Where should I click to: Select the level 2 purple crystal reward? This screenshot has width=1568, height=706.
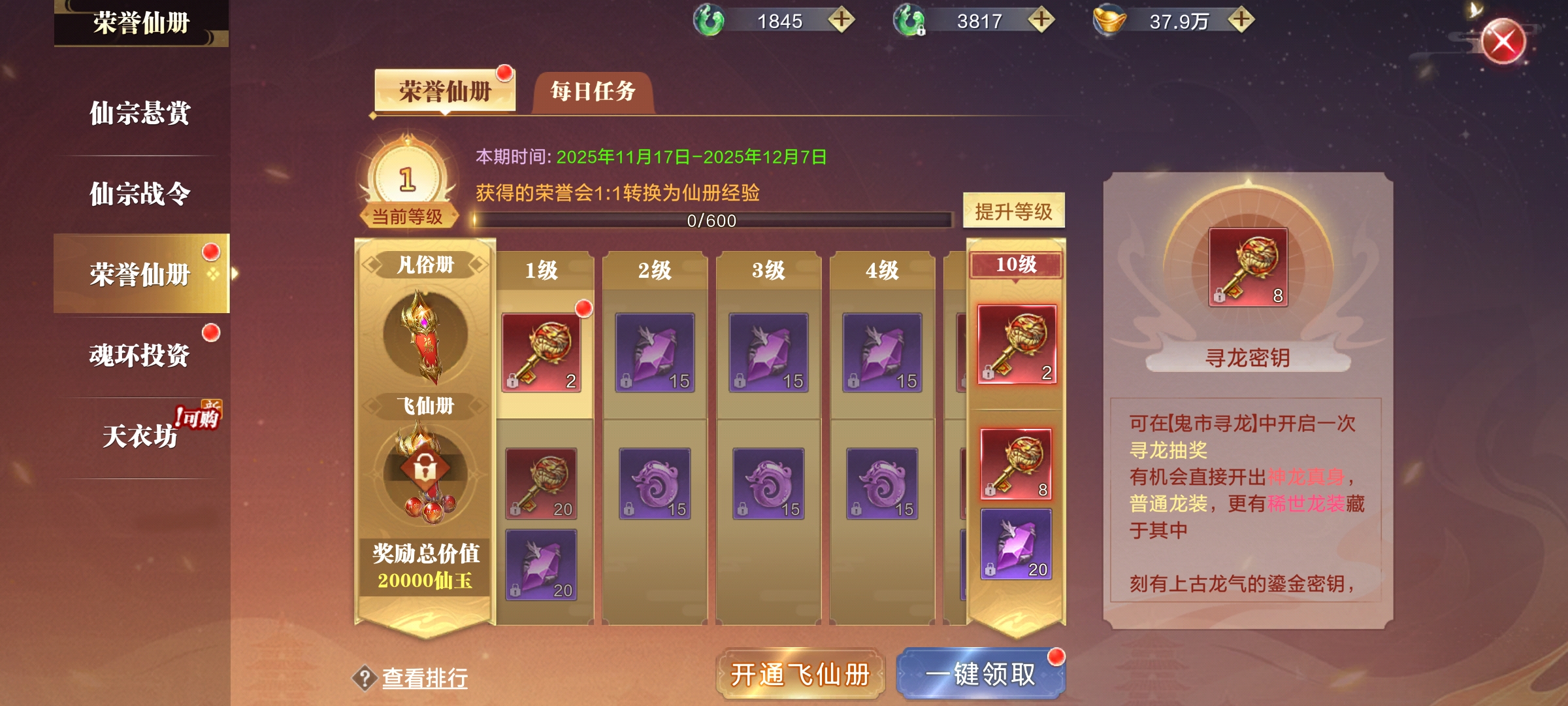point(655,352)
